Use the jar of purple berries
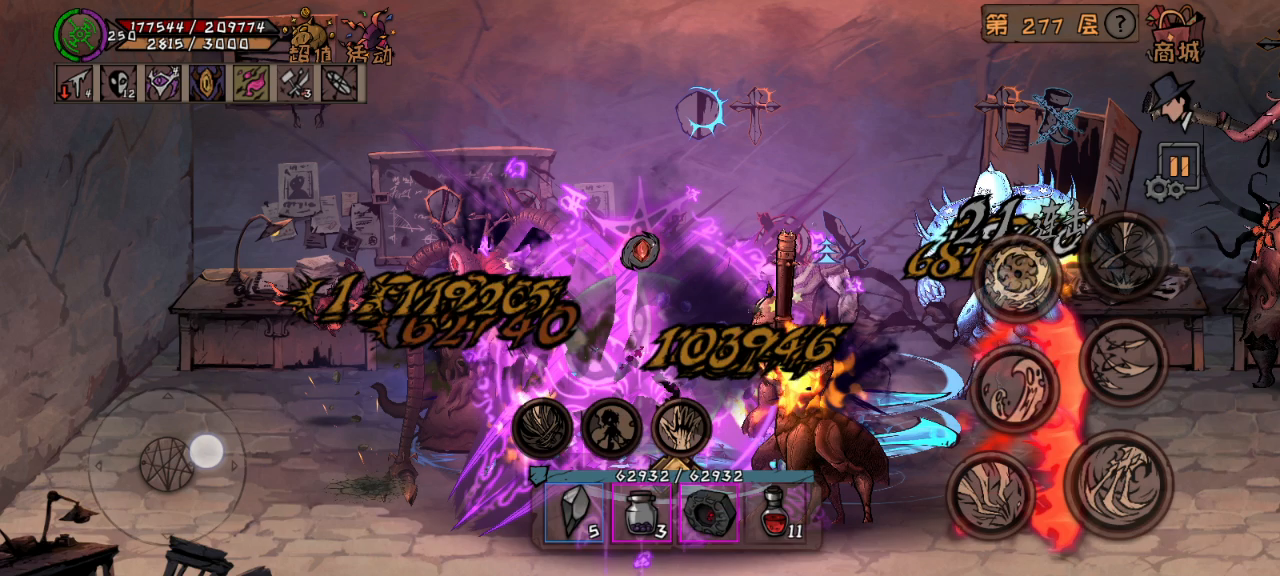 pyautogui.click(x=641, y=514)
